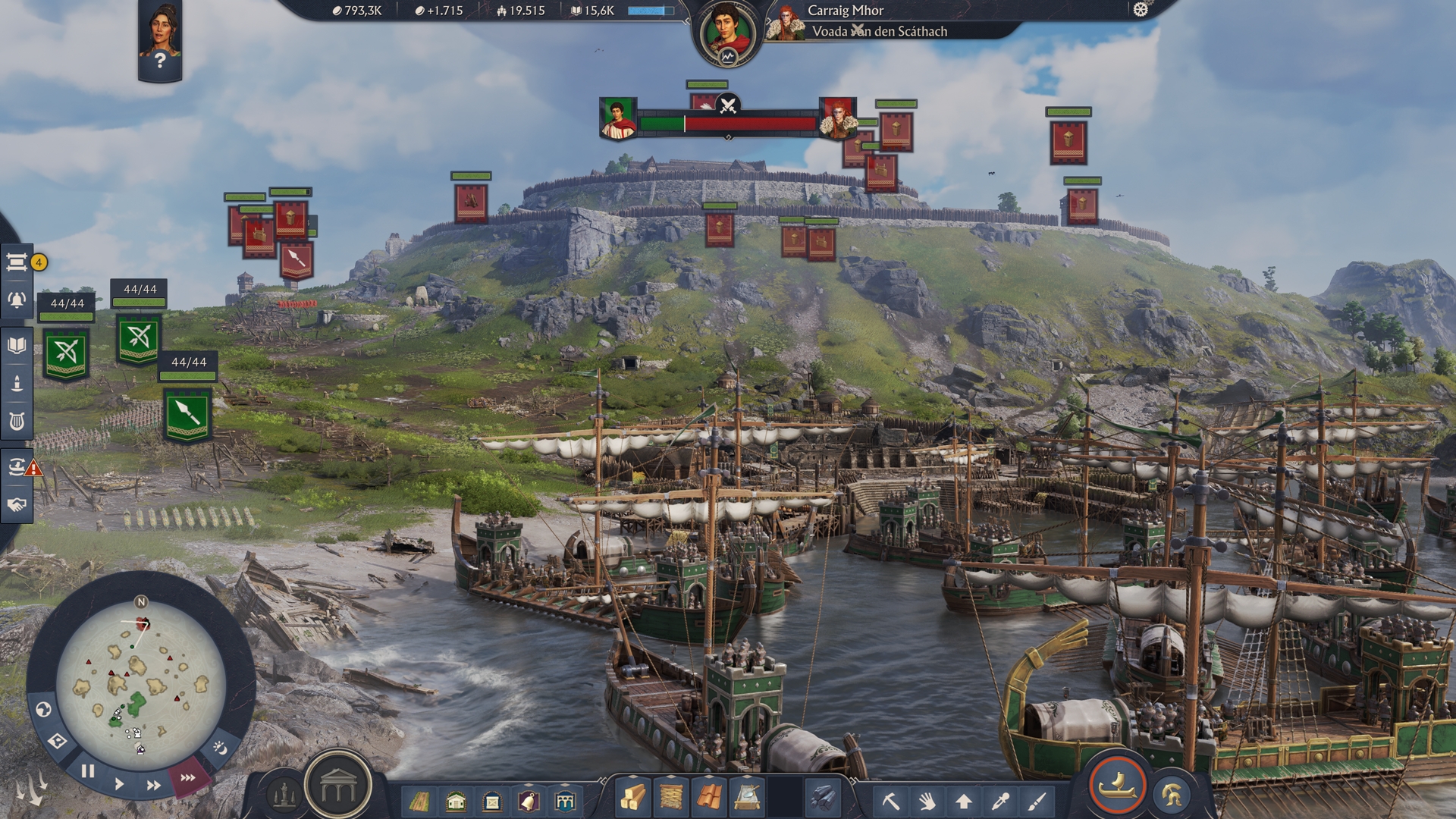This screenshot has width=1456, height=819.
Task: Pause the game speed
Action: (x=88, y=772)
